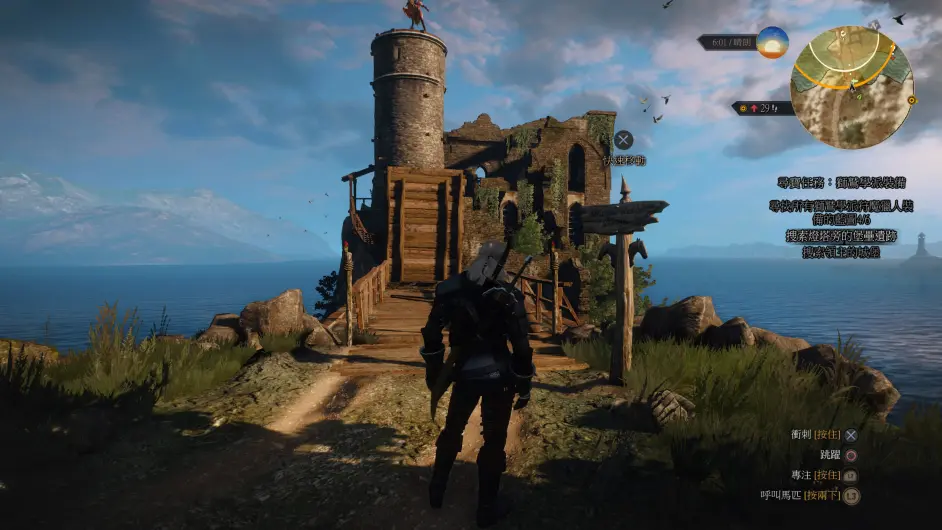Select the search fortress ruins quest objective
The width and height of the screenshot is (942, 530).
847,236
